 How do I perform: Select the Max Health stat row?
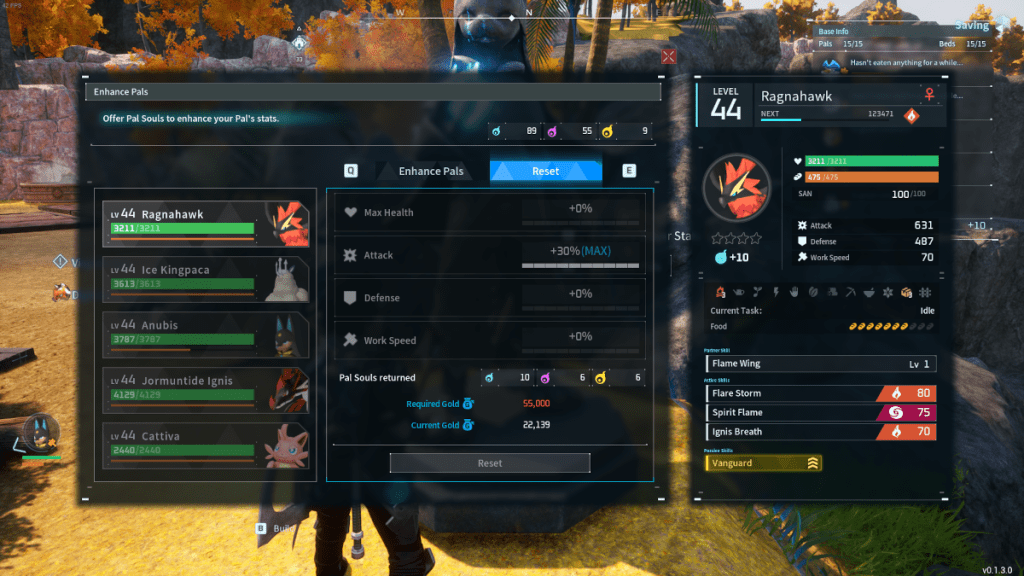tap(488, 213)
